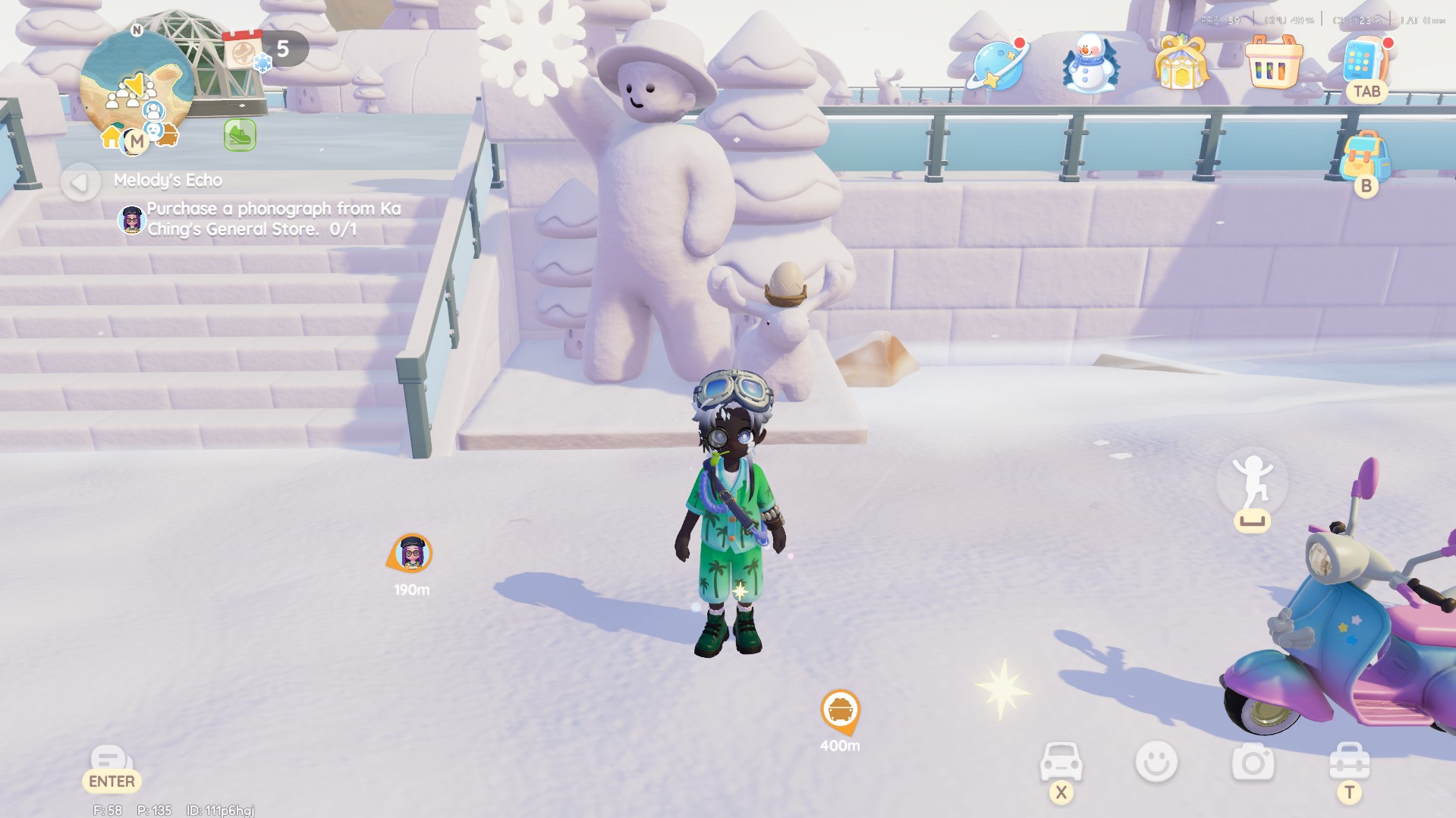Open the chat bubble button
The image size is (1456, 818).
tap(111, 760)
